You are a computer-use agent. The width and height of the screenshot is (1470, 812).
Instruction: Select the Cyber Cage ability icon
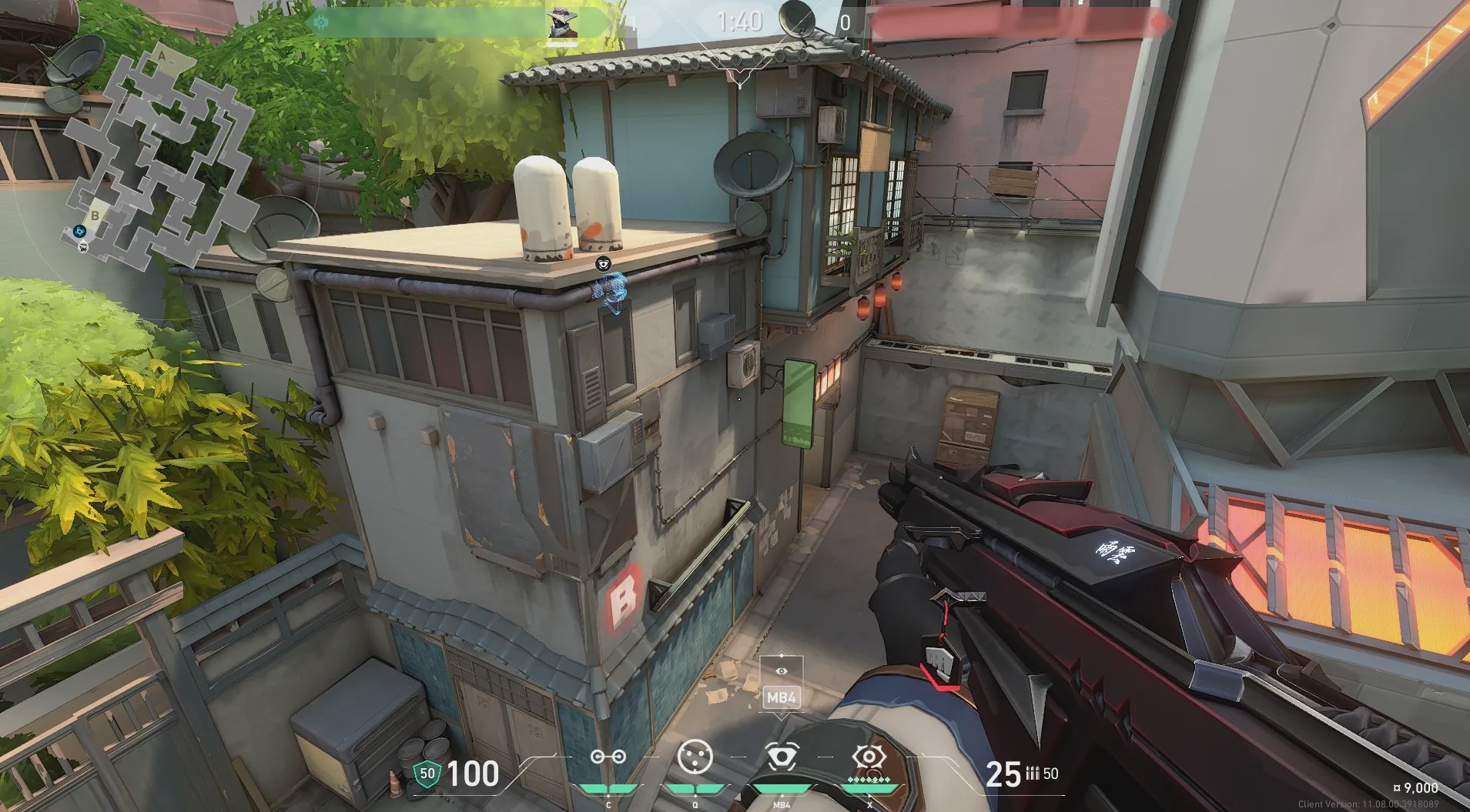coord(695,757)
